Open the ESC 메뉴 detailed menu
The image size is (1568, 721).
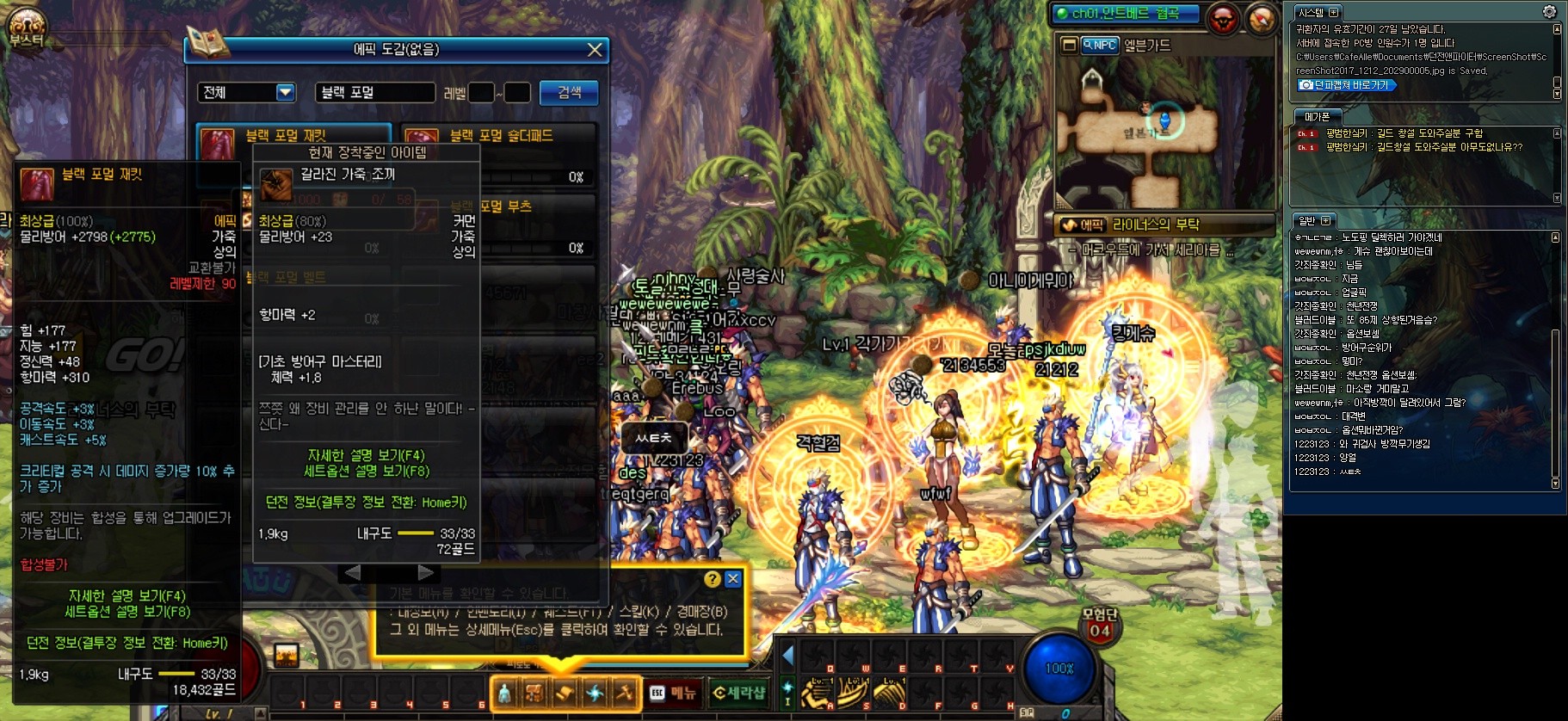point(672,693)
